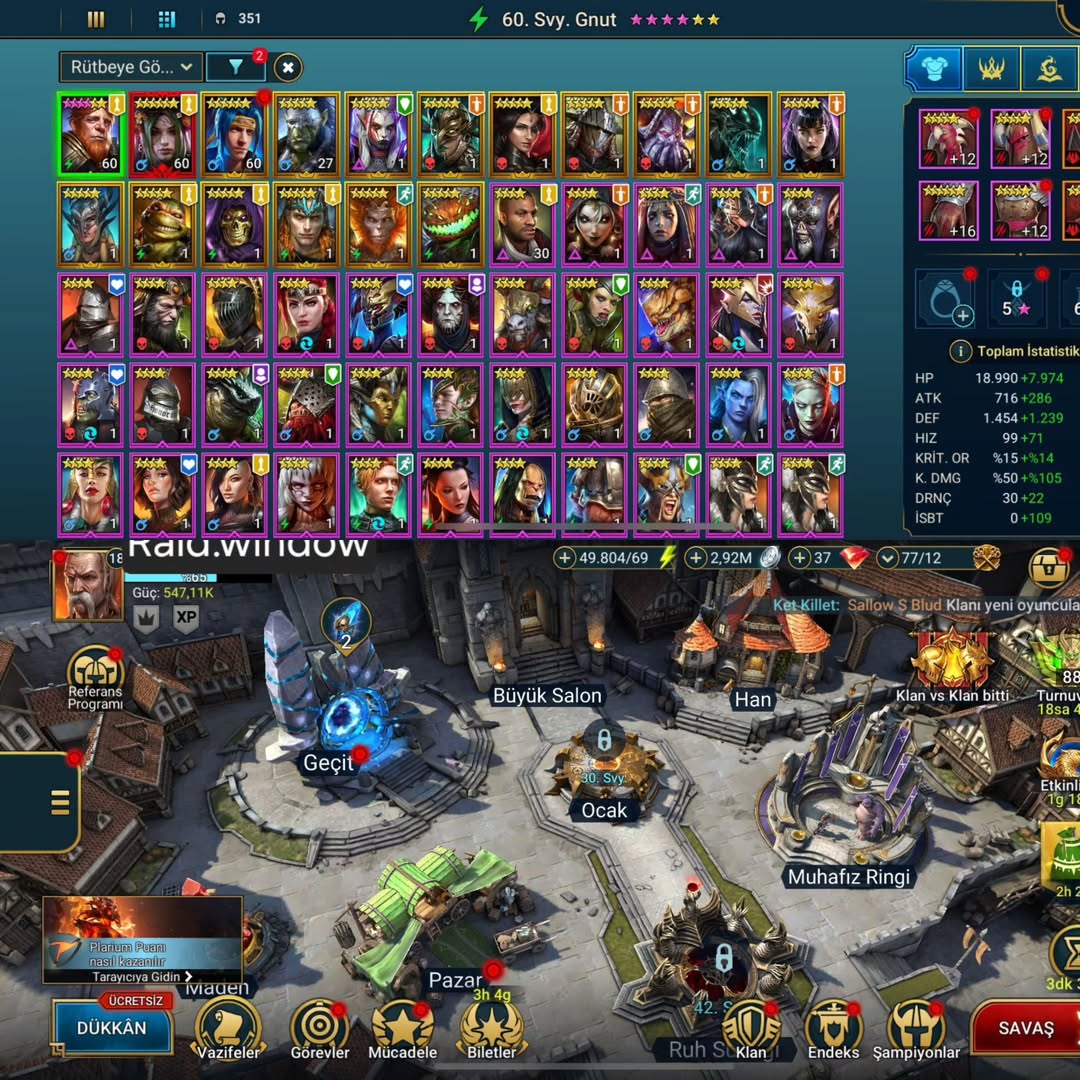Show info for Toplam İstatistik
This screenshot has height=1080, width=1080.
coord(960,352)
